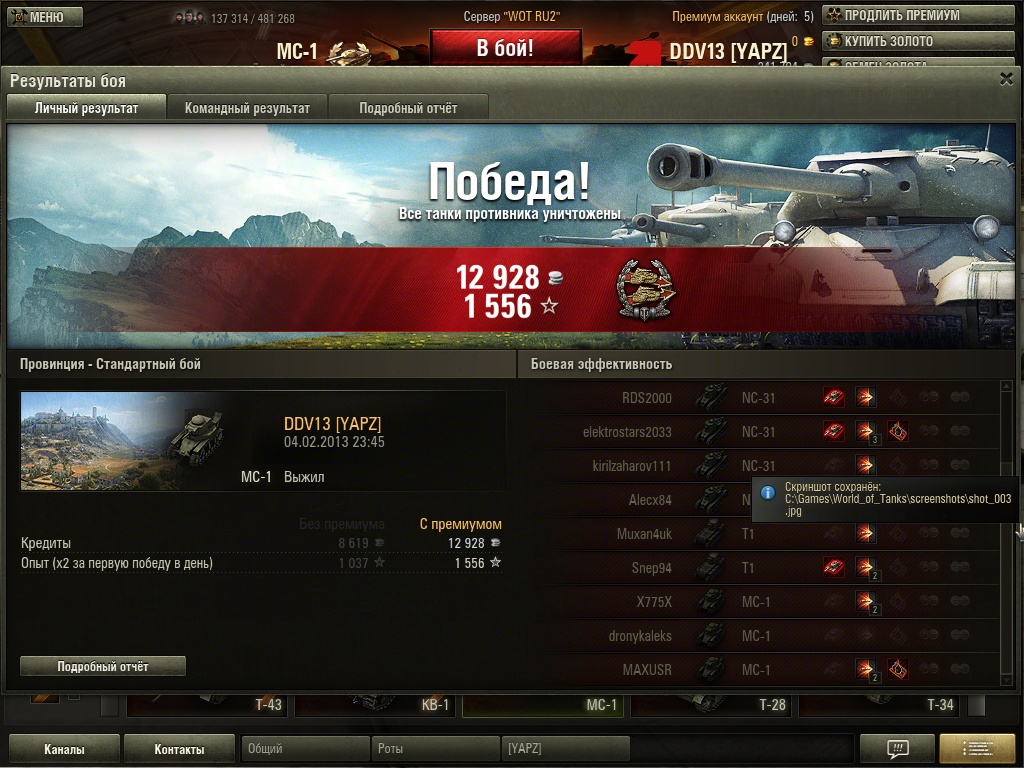Open the Контакты list
The width and height of the screenshot is (1024, 768).
pyautogui.click(x=180, y=749)
